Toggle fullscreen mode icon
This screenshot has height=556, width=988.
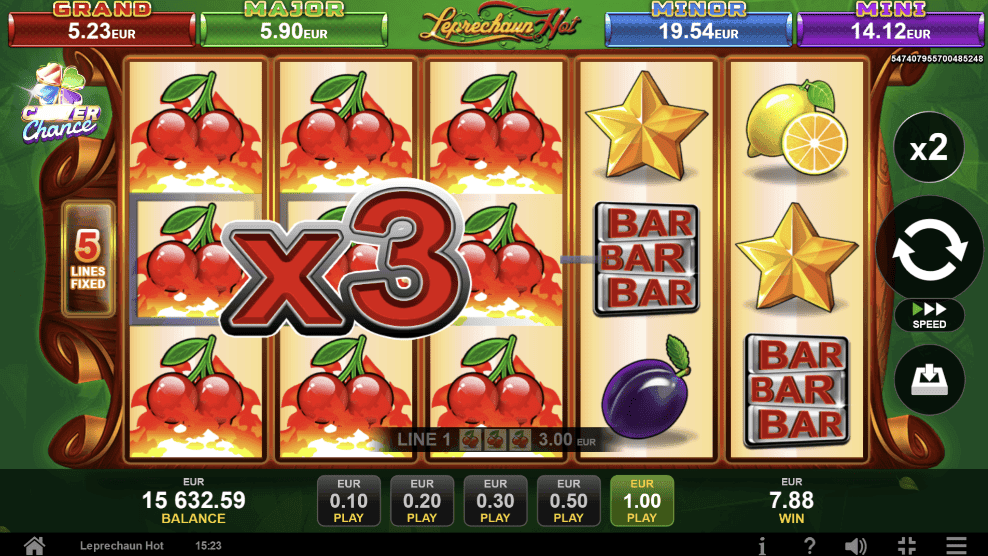tap(907, 546)
